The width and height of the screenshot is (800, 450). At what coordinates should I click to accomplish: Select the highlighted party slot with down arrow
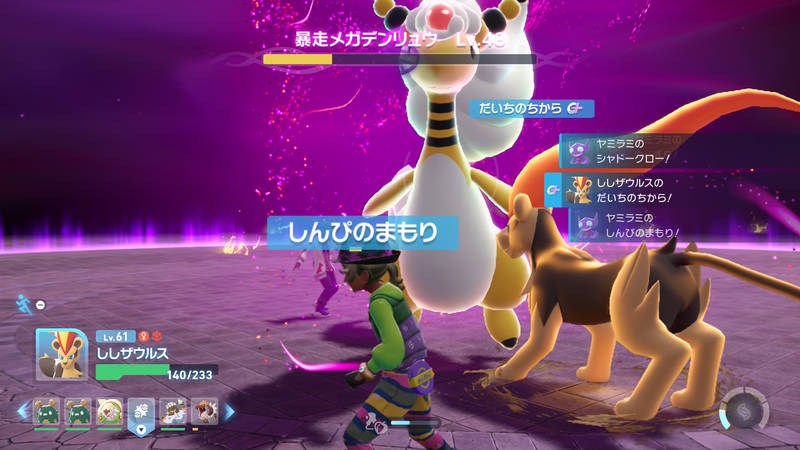[x=141, y=412]
